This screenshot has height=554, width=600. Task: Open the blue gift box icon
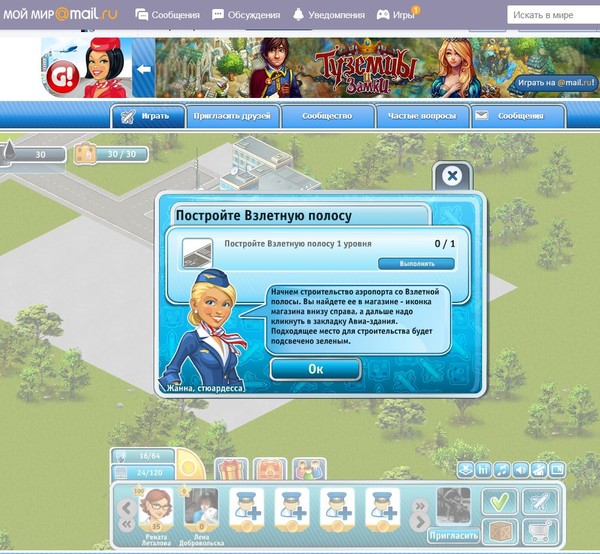tap(231, 469)
